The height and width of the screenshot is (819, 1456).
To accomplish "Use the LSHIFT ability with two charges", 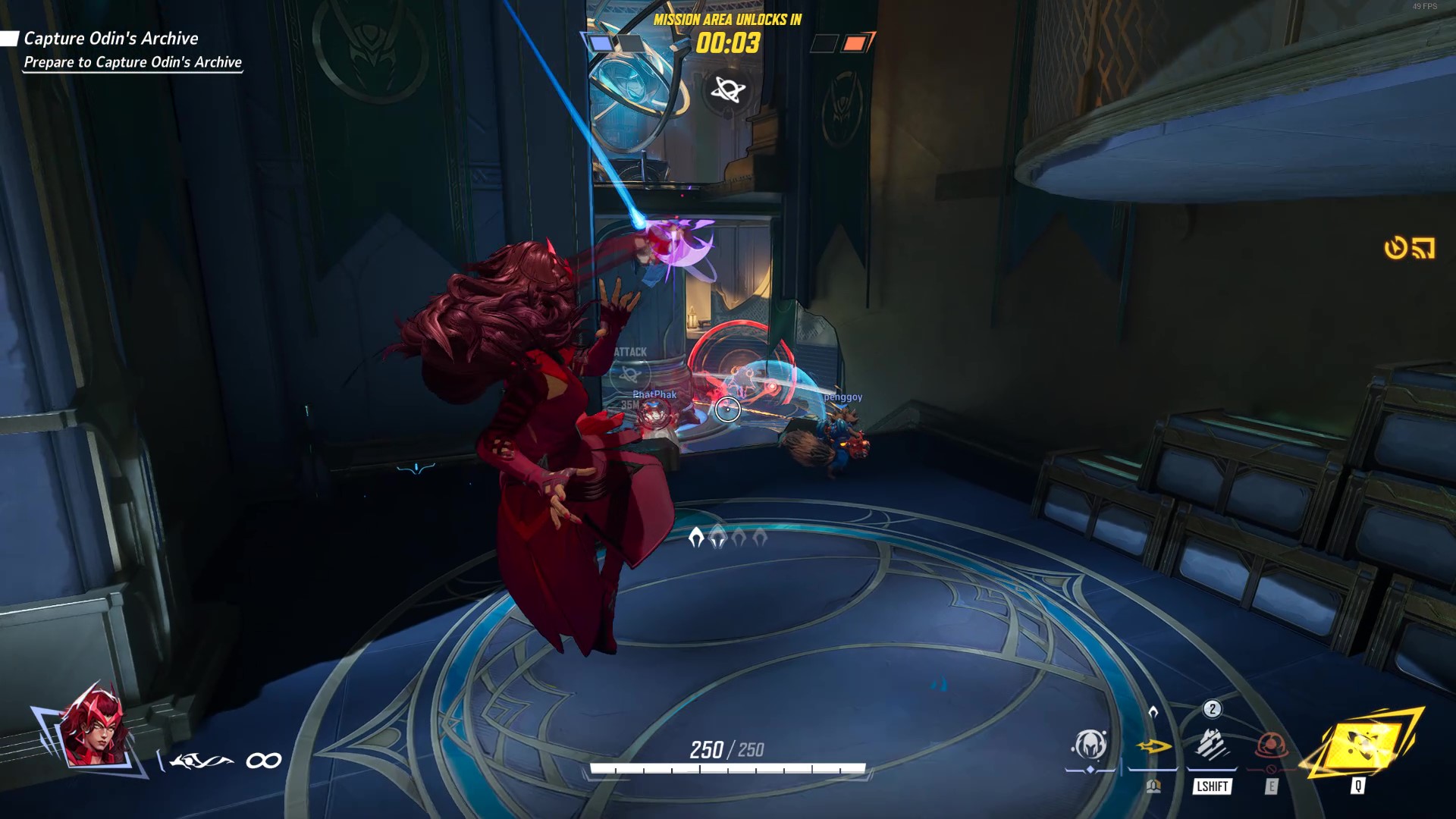I will 1212,745.
